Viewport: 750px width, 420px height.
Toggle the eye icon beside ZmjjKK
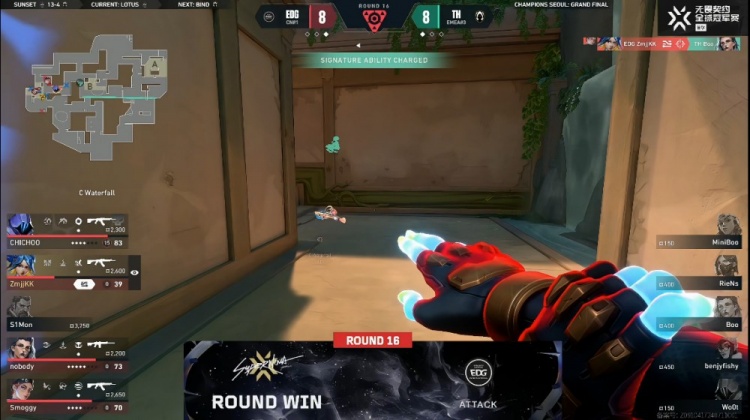pos(134,271)
